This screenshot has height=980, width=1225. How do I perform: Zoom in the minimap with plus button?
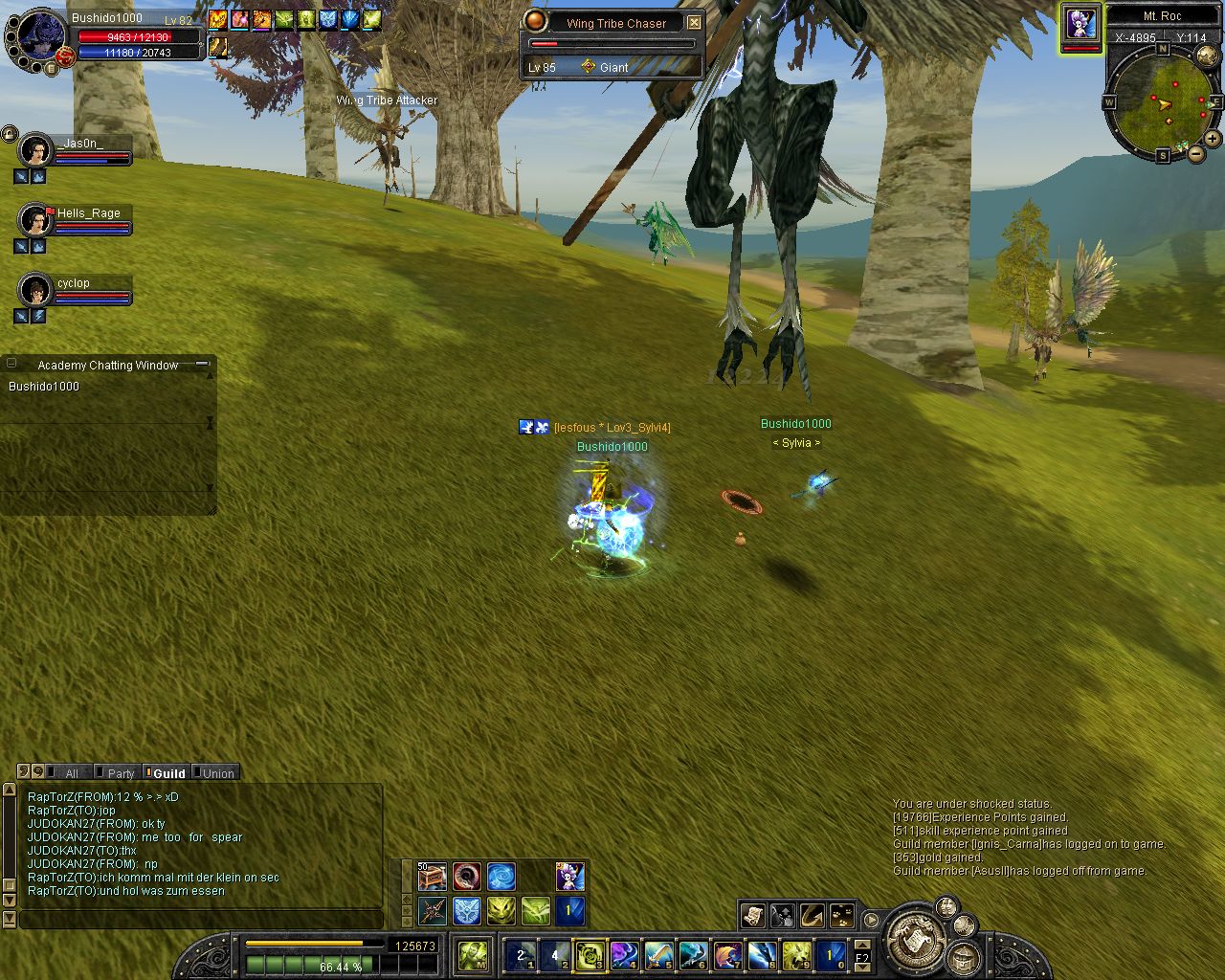click(x=1212, y=139)
